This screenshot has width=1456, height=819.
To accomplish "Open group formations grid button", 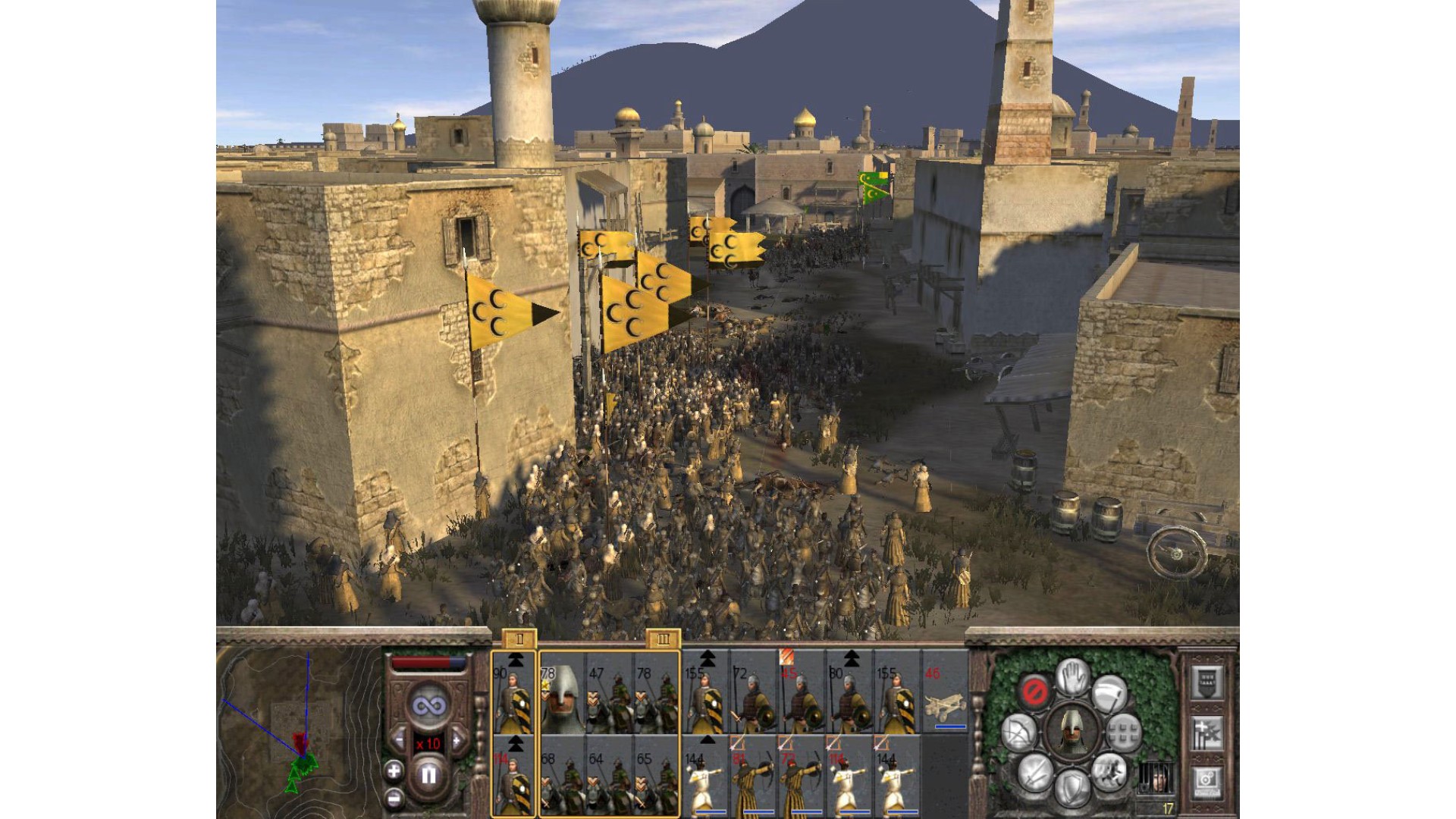I will (x=1125, y=733).
